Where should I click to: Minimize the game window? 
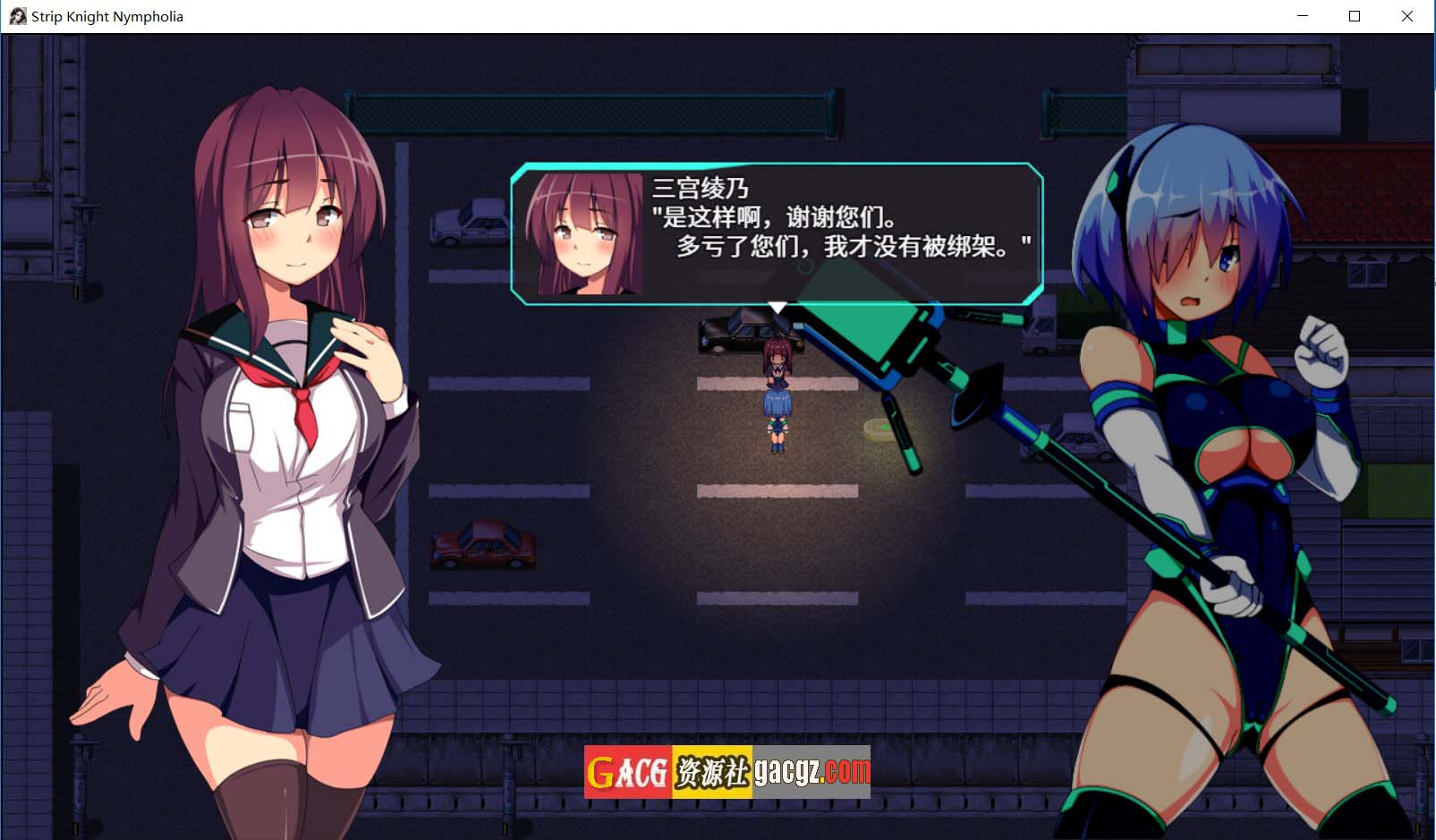[x=1303, y=16]
